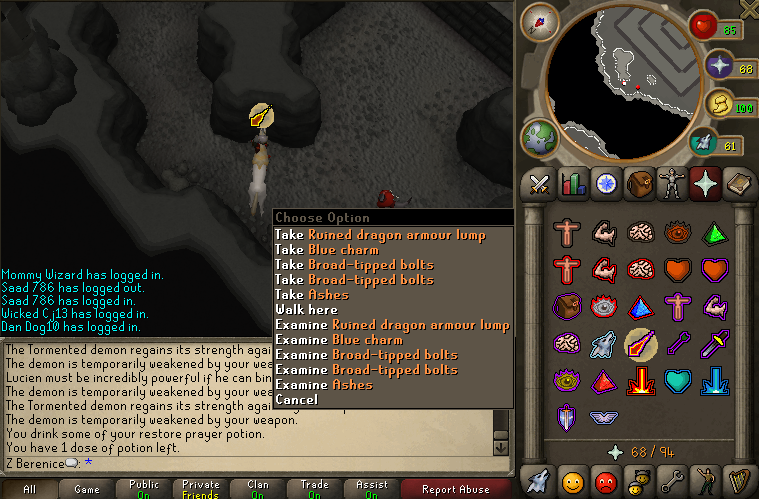Open the combat styles crossed-swords tab
The height and width of the screenshot is (499, 759).
(540, 184)
